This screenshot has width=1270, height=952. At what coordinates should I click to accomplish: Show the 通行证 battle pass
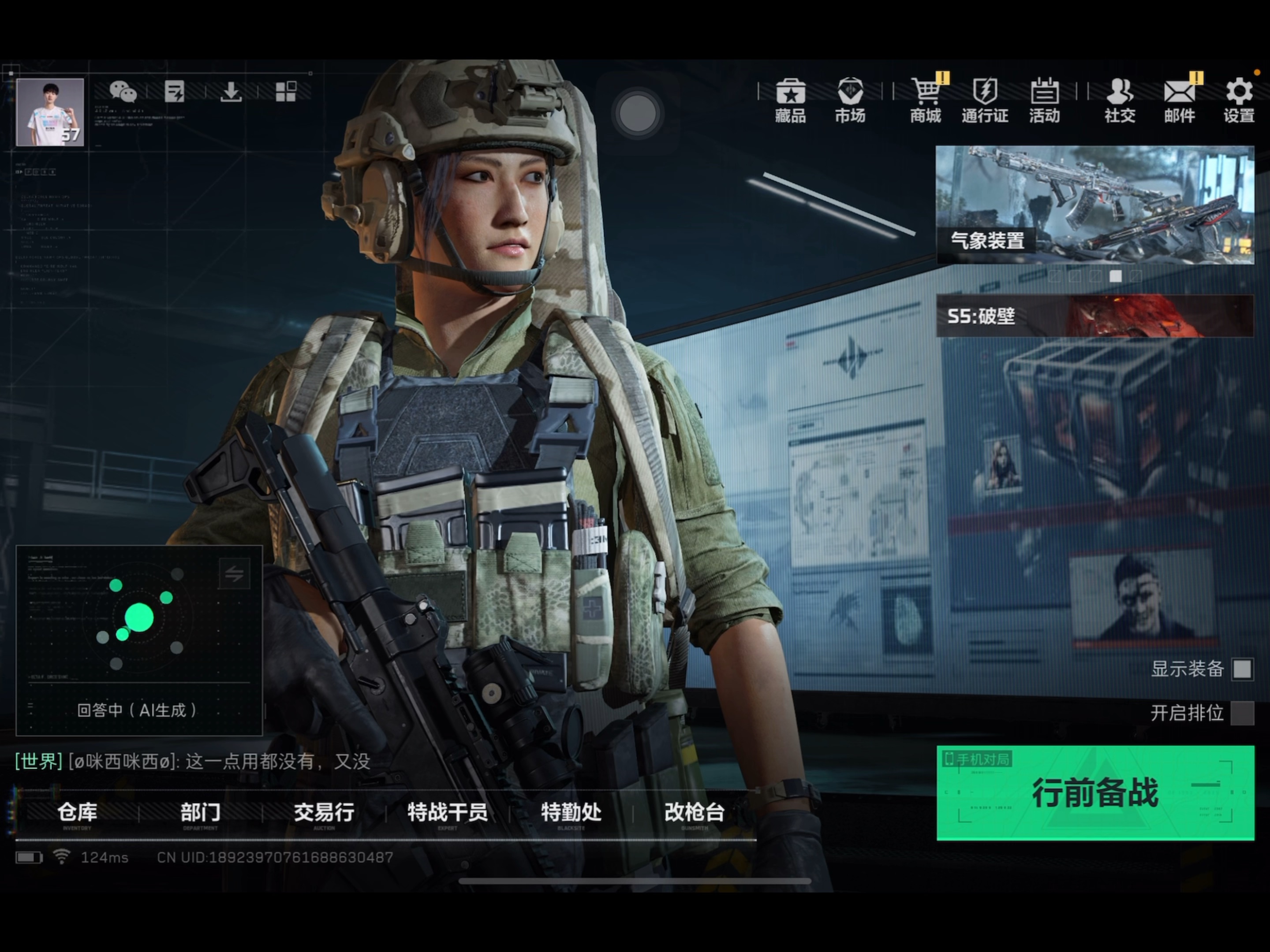[x=985, y=100]
